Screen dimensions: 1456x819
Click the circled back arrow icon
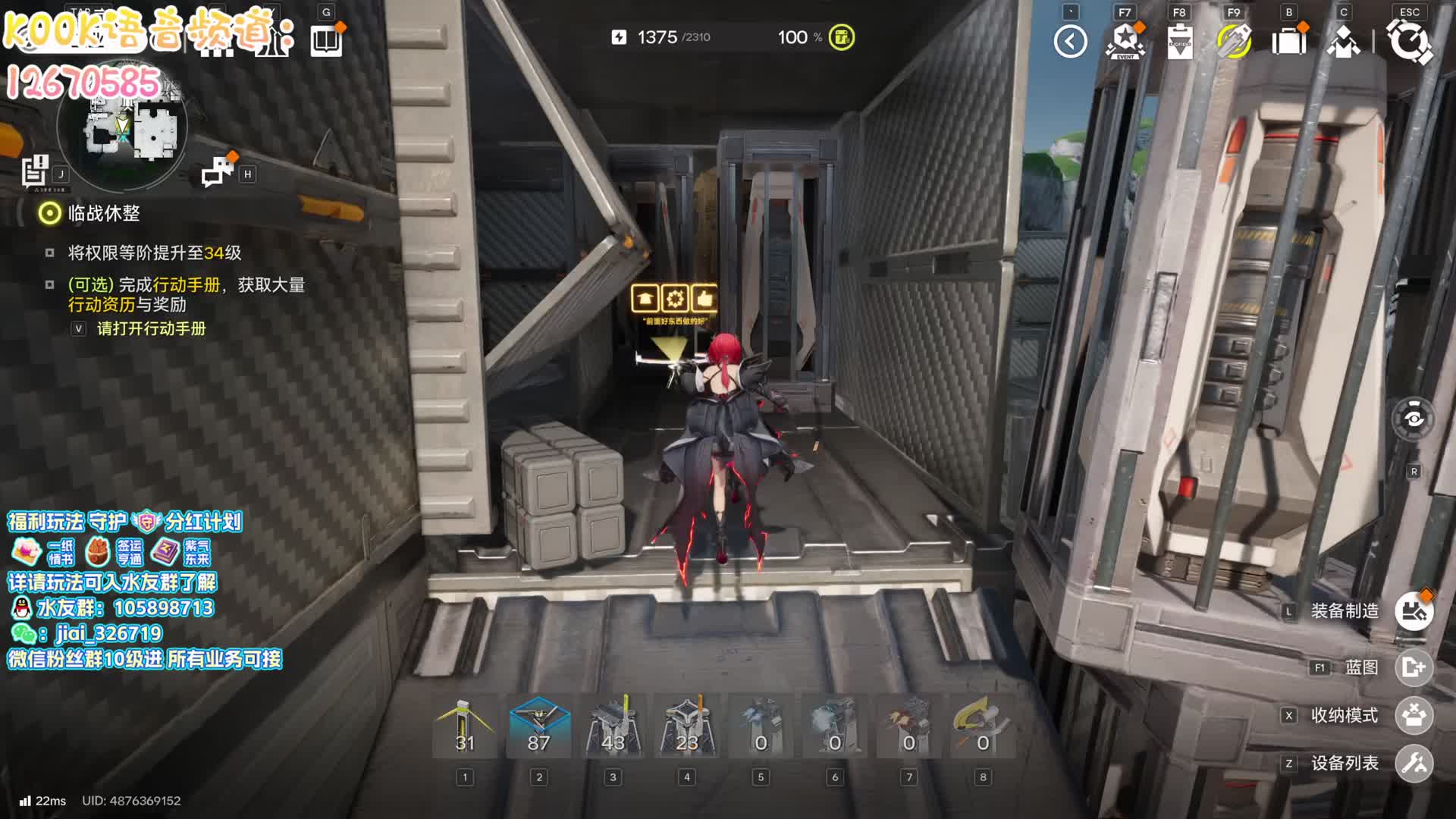tap(1070, 42)
